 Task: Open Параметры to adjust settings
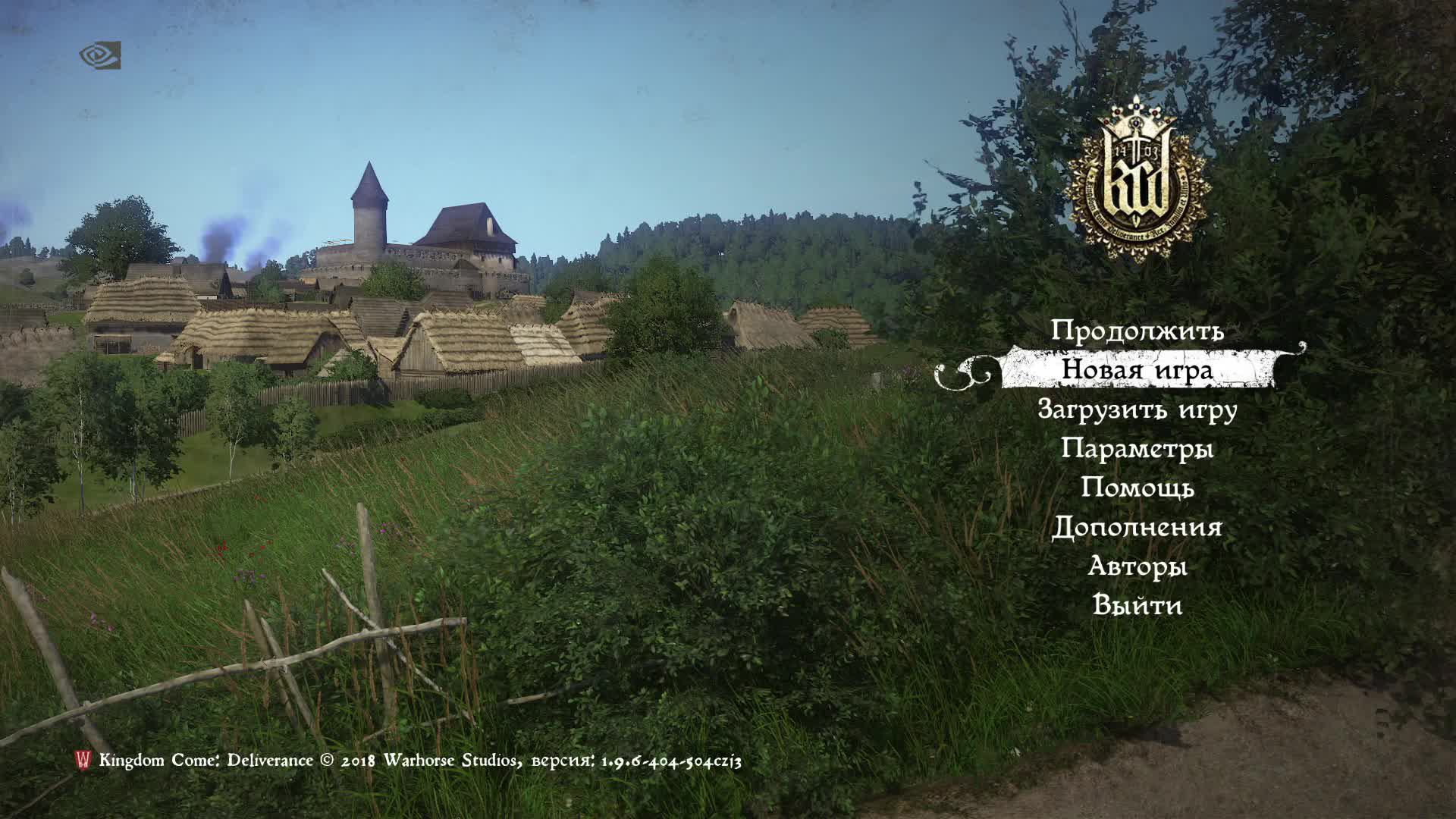pyautogui.click(x=1140, y=450)
